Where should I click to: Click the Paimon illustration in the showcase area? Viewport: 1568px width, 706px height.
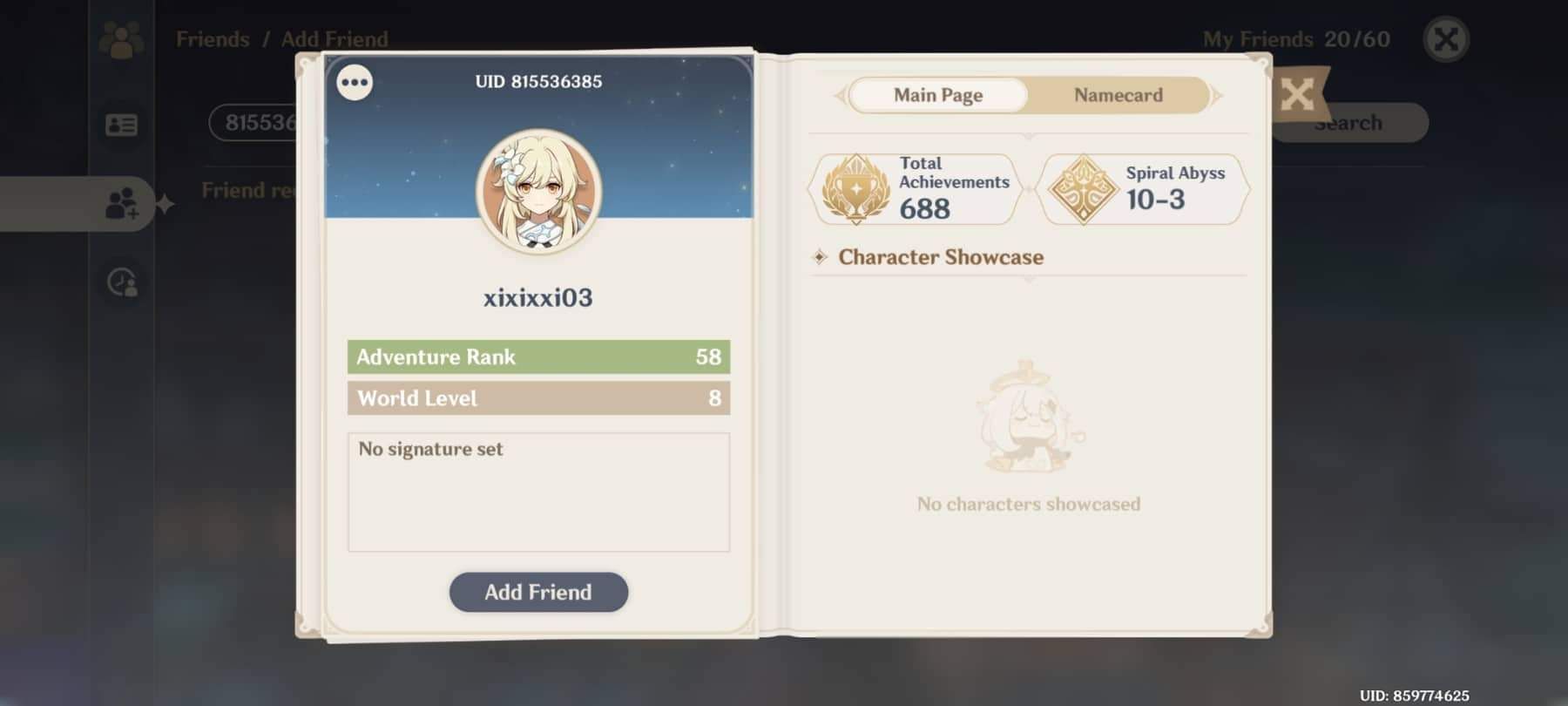pyautogui.click(x=1026, y=418)
